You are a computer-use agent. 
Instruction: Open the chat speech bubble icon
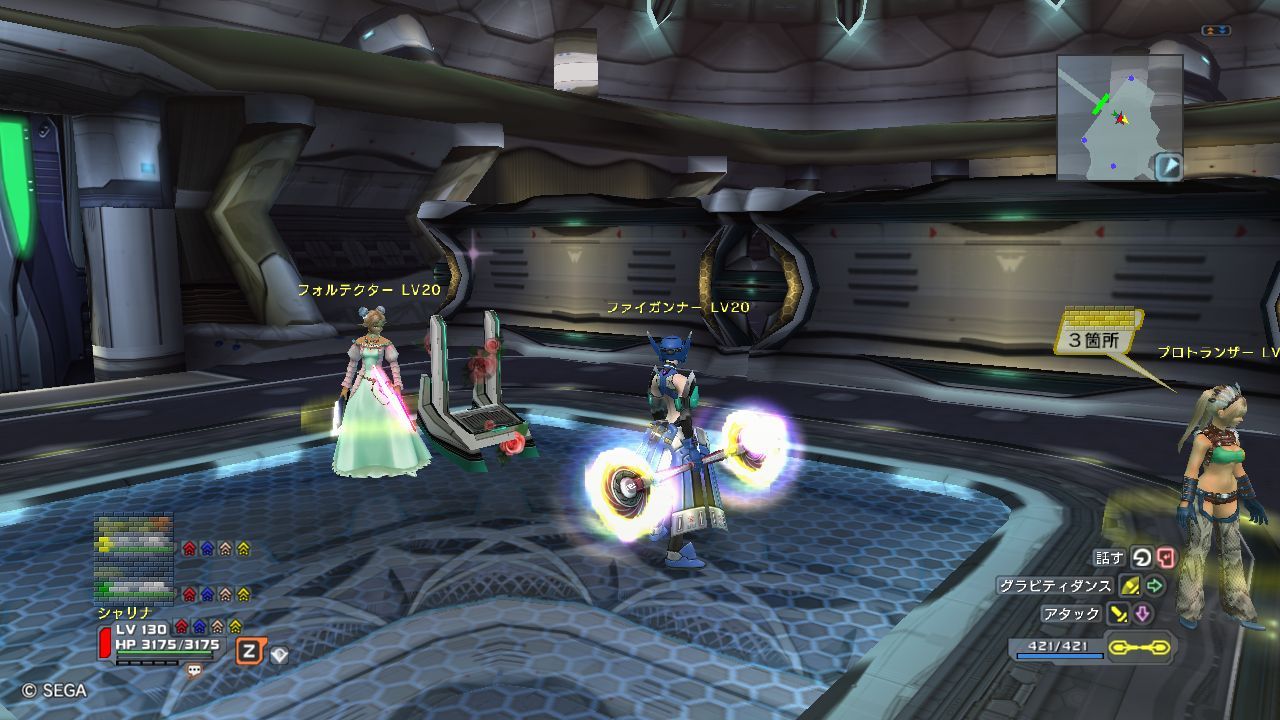point(194,671)
